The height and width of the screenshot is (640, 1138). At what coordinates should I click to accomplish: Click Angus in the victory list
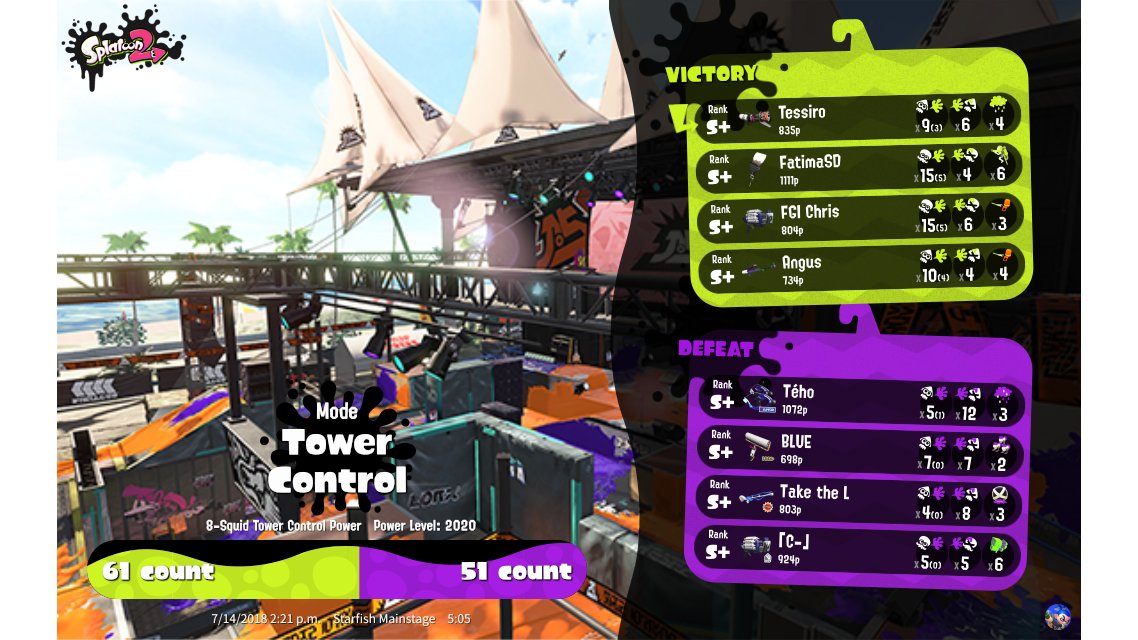coord(858,267)
